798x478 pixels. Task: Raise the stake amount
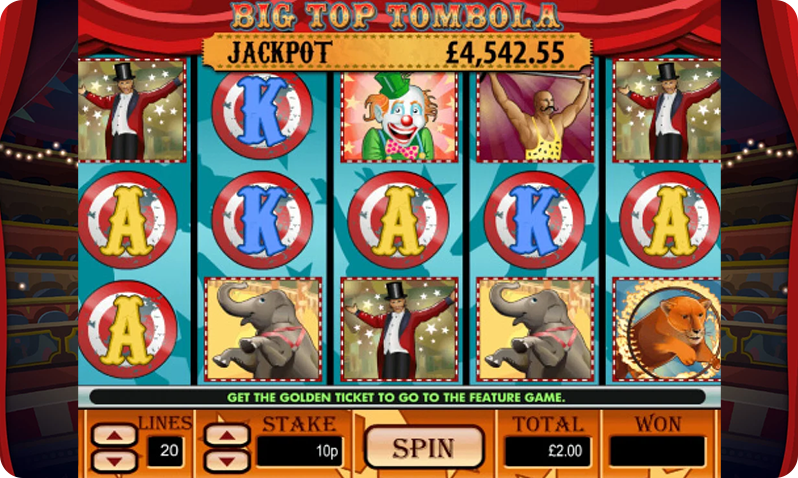227,436
